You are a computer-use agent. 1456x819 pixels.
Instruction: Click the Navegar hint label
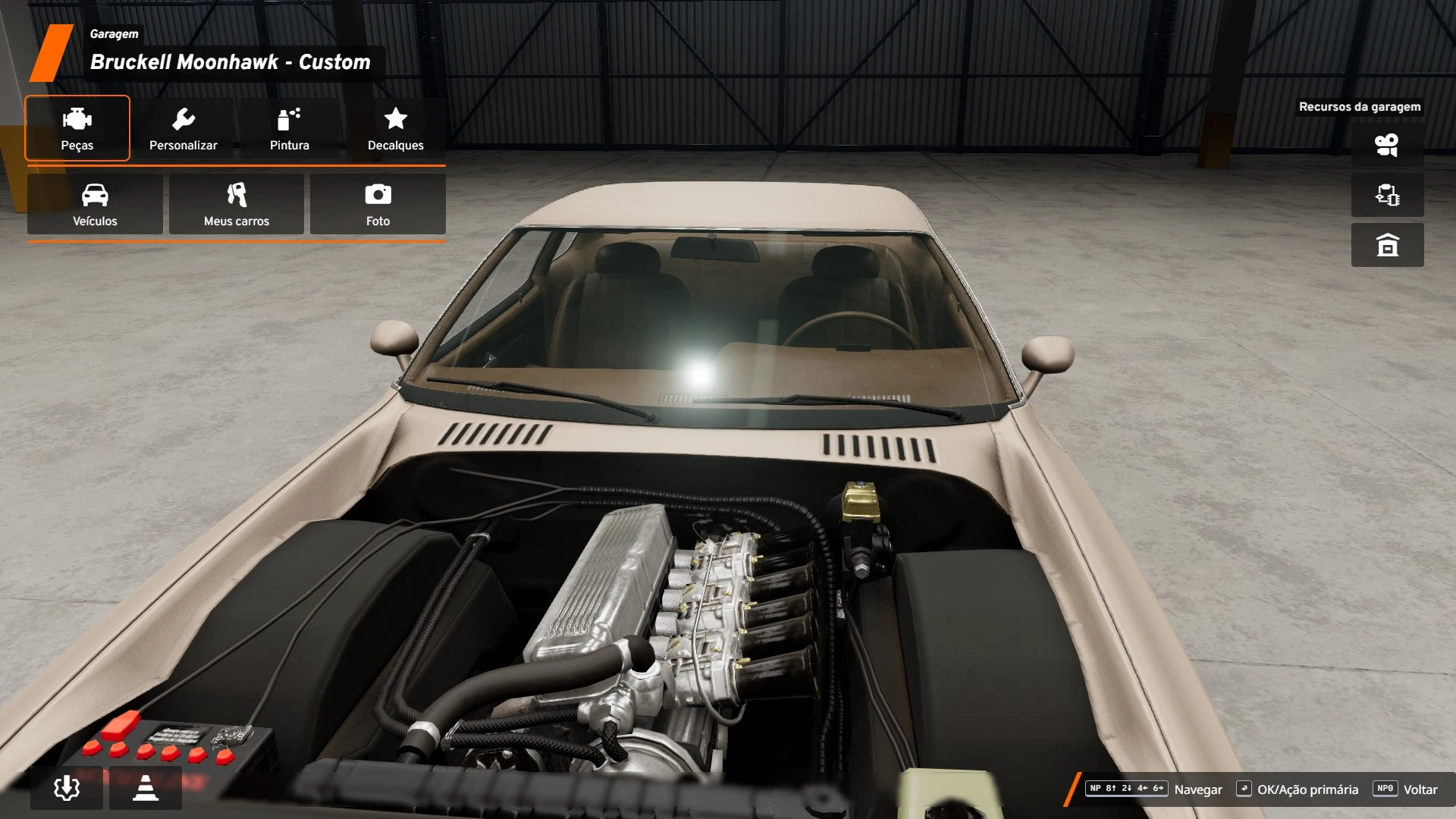point(1200,789)
